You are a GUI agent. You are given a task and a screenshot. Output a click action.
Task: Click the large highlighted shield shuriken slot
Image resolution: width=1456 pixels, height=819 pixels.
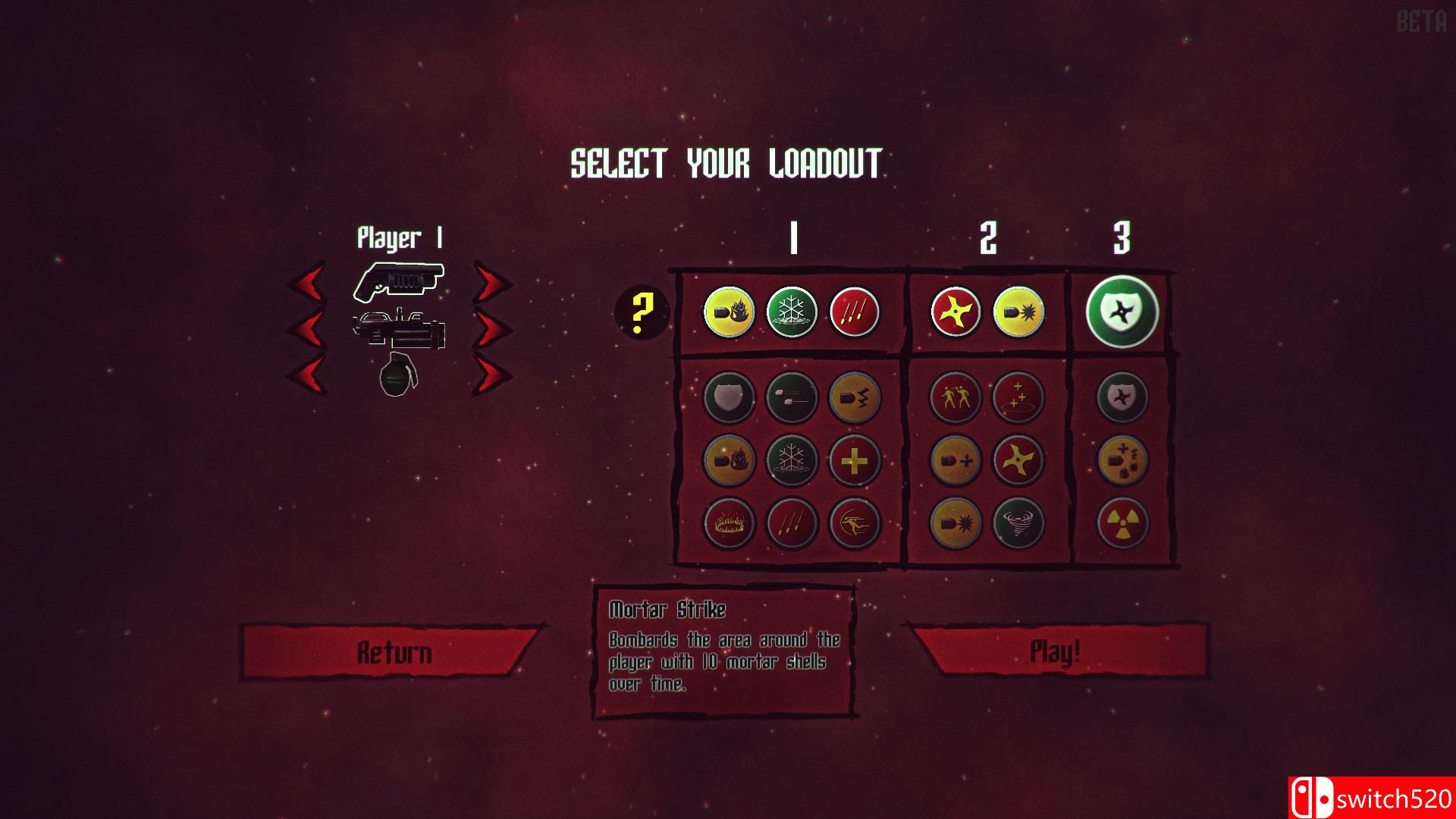click(1122, 312)
